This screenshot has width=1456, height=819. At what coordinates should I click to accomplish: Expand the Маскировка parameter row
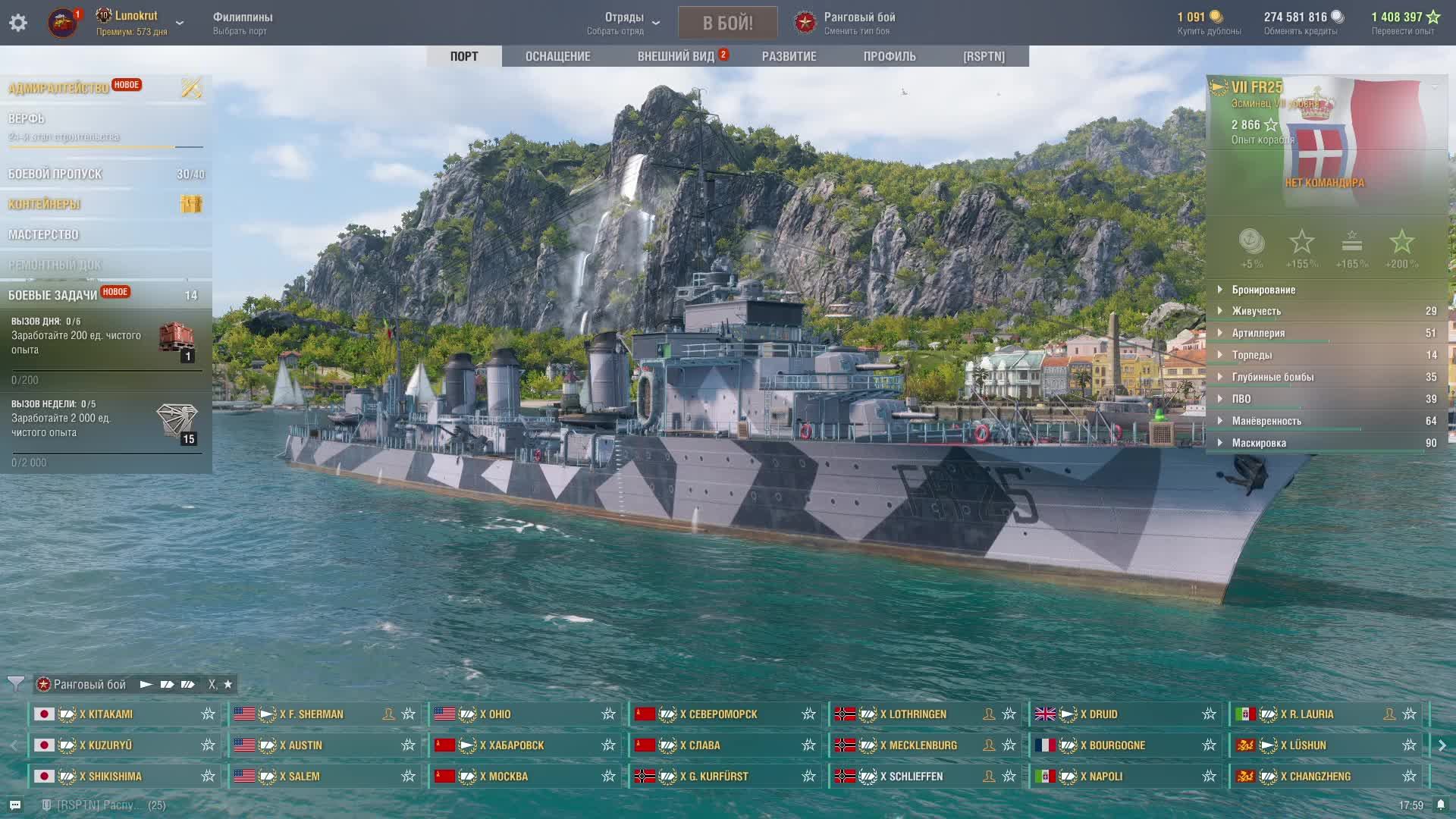[1259, 443]
